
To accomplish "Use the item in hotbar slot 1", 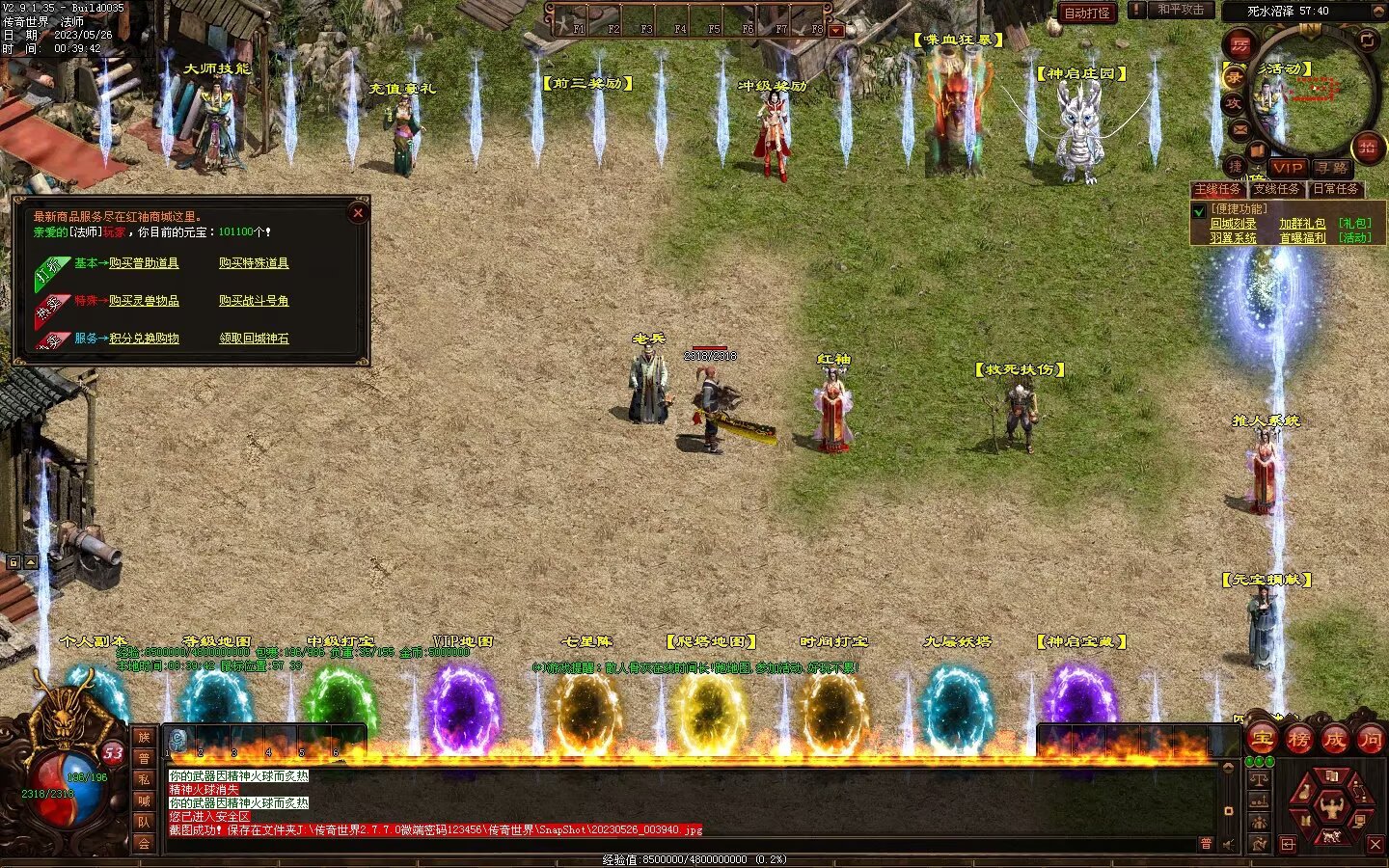I will pyautogui.click(x=177, y=740).
